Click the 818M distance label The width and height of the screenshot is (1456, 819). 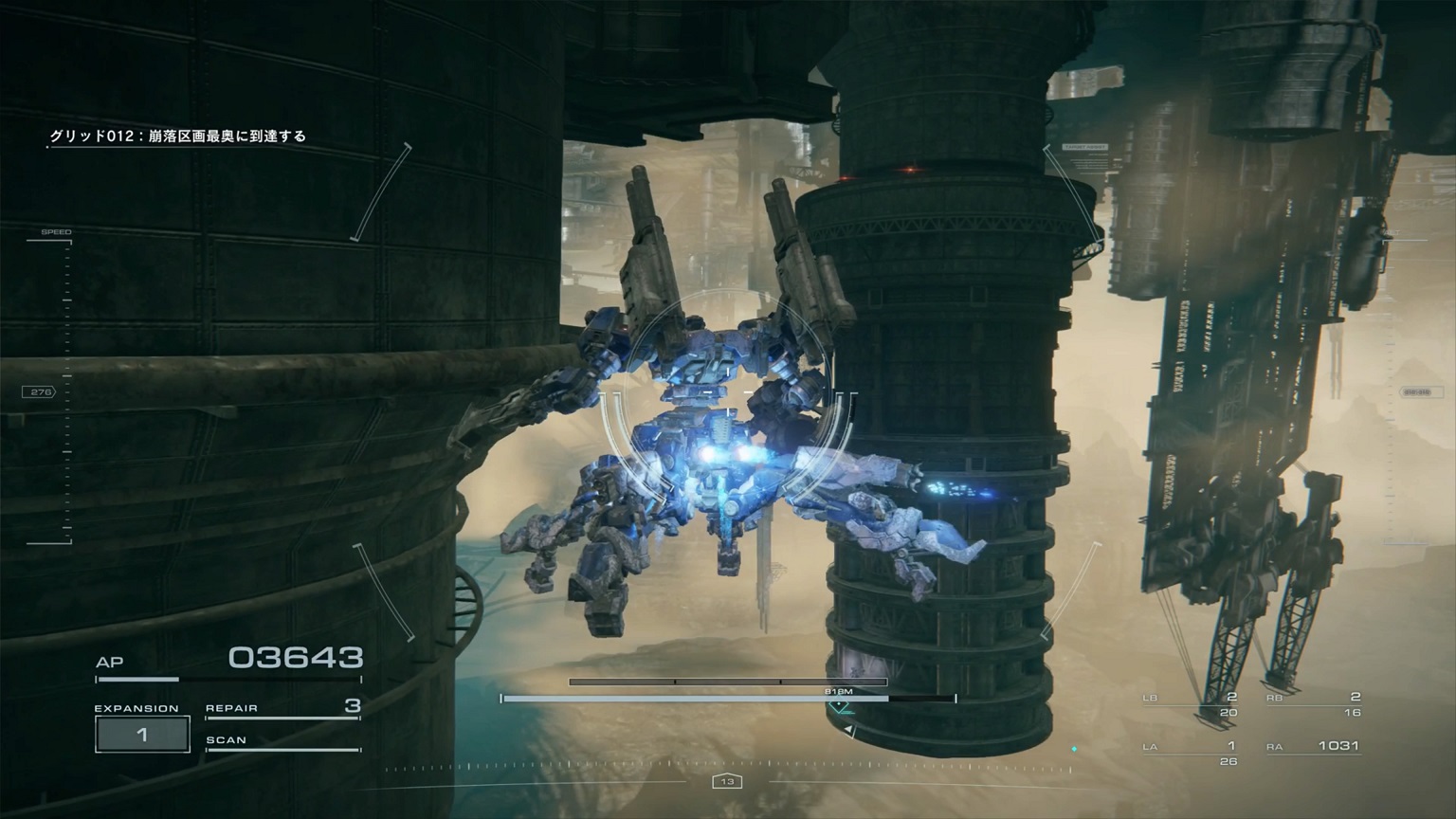[x=838, y=693]
